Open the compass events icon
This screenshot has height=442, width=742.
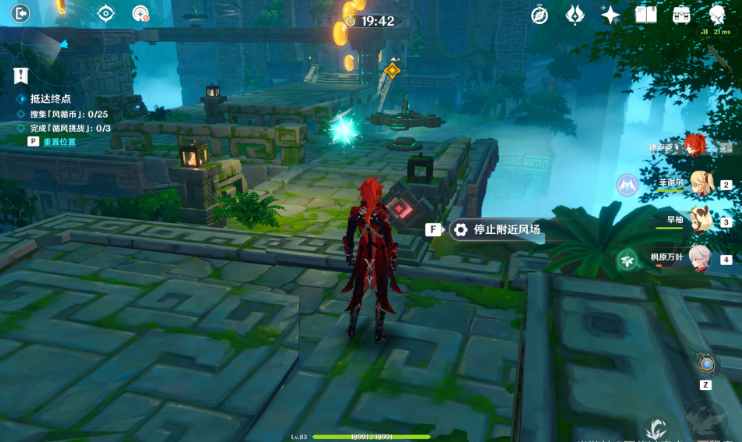click(x=539, y=15)
